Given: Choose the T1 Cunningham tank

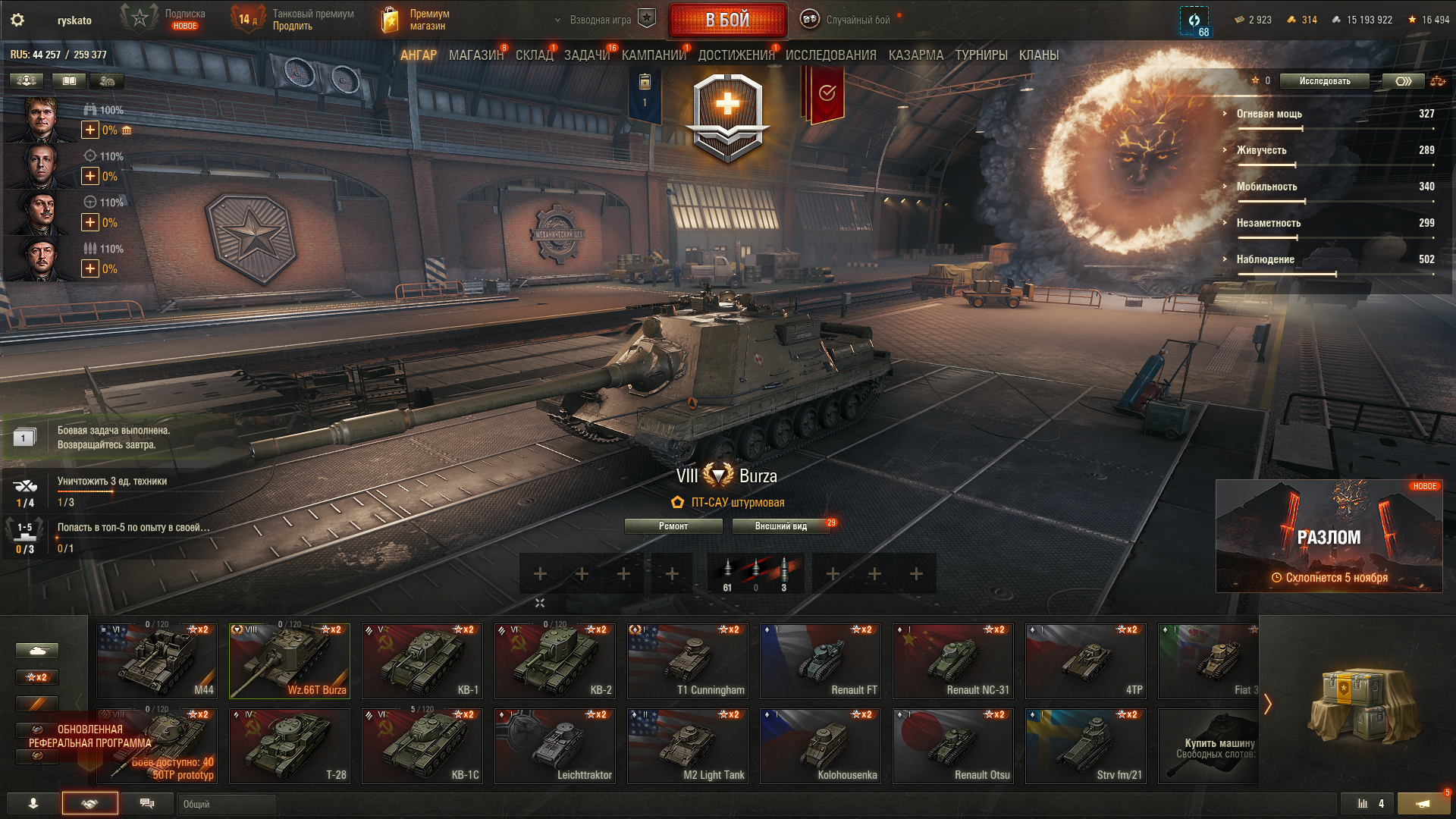Looking at the screenshot, I should click(x=688, y=661).
